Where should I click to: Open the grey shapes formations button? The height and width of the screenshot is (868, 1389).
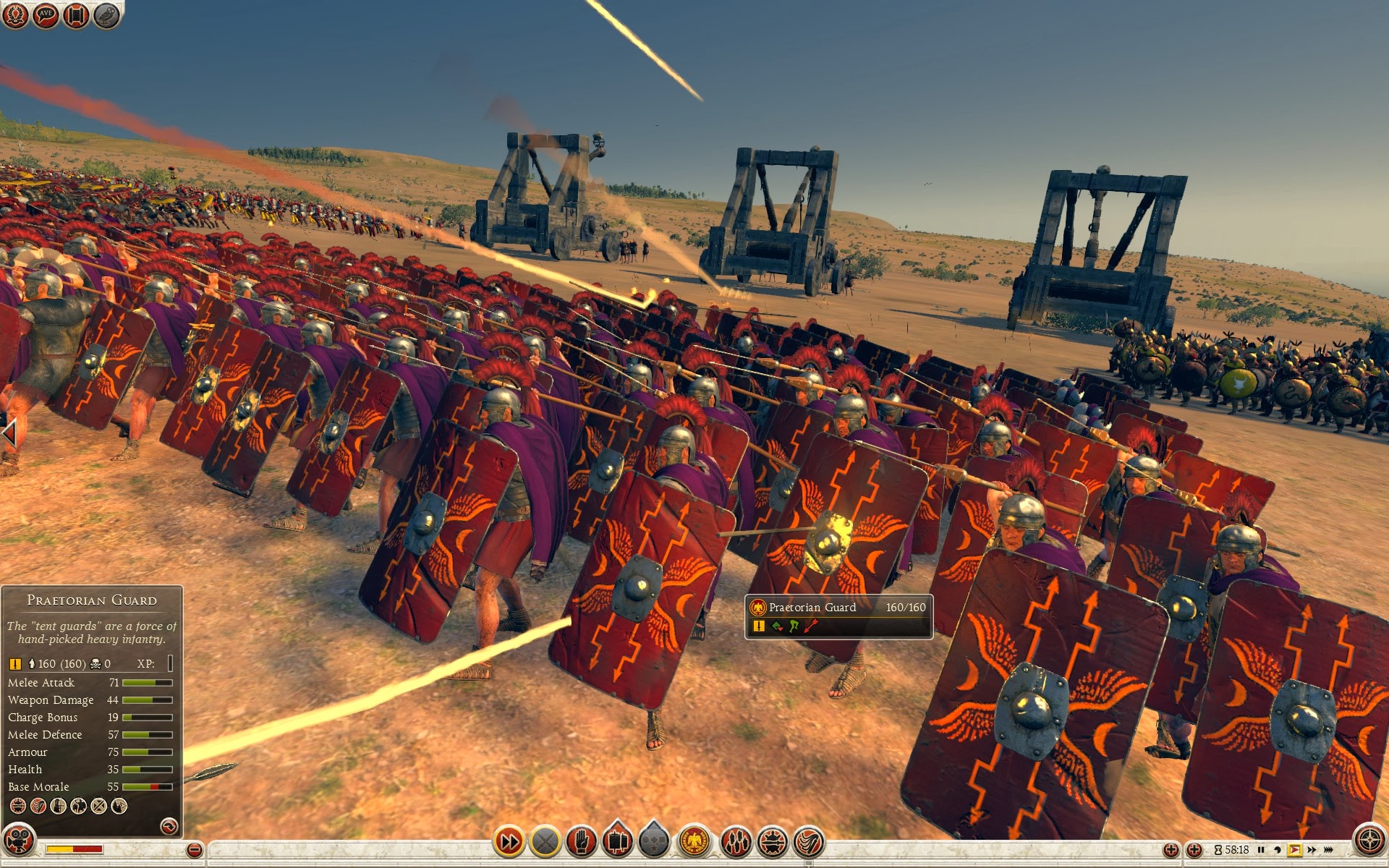click(654, 841)
